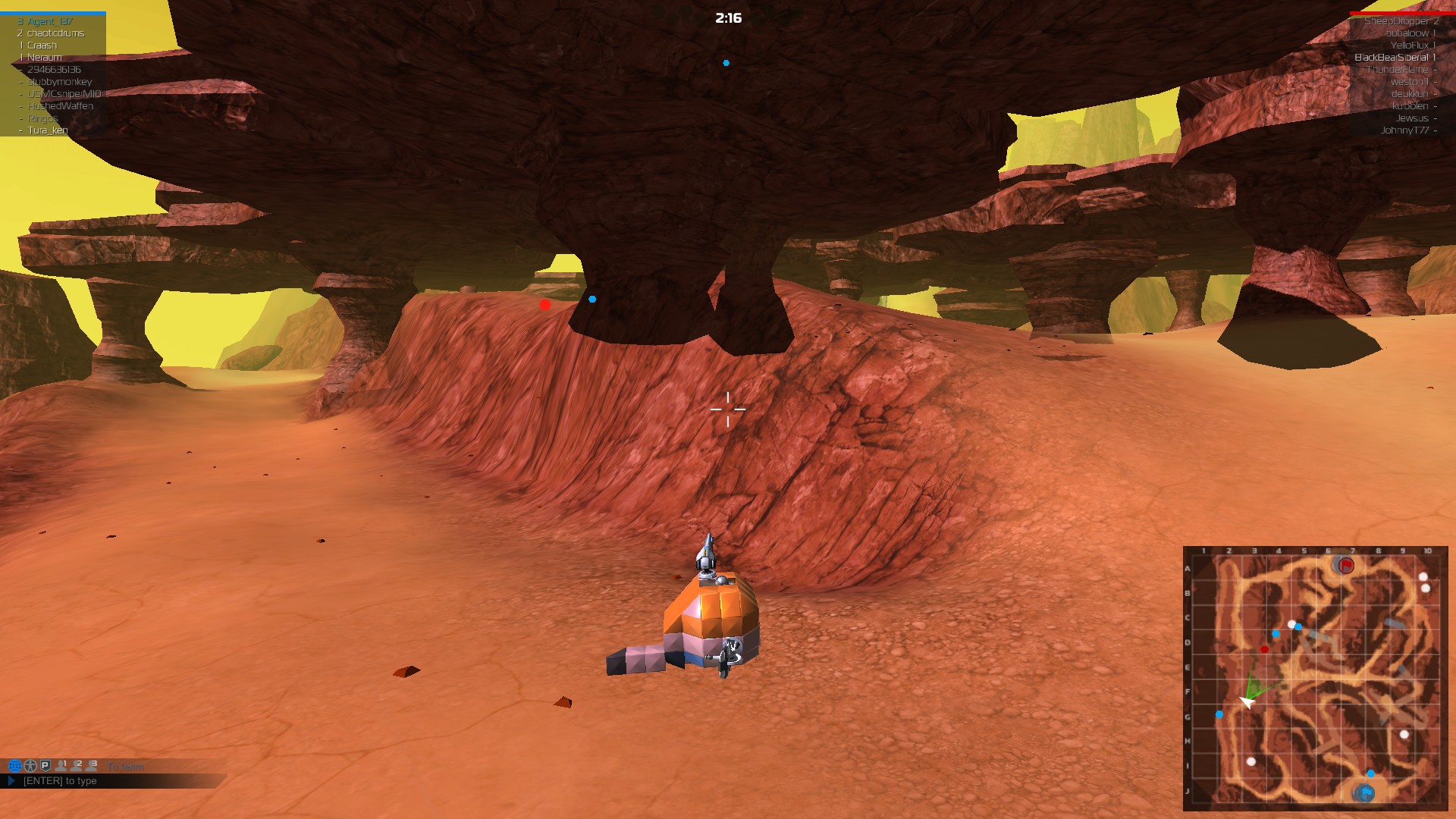Image resolution: width=1456 pixels, height=819 pixels.
Task: Select the blue globe chat channel icon
Action: [x=14, y=766]
